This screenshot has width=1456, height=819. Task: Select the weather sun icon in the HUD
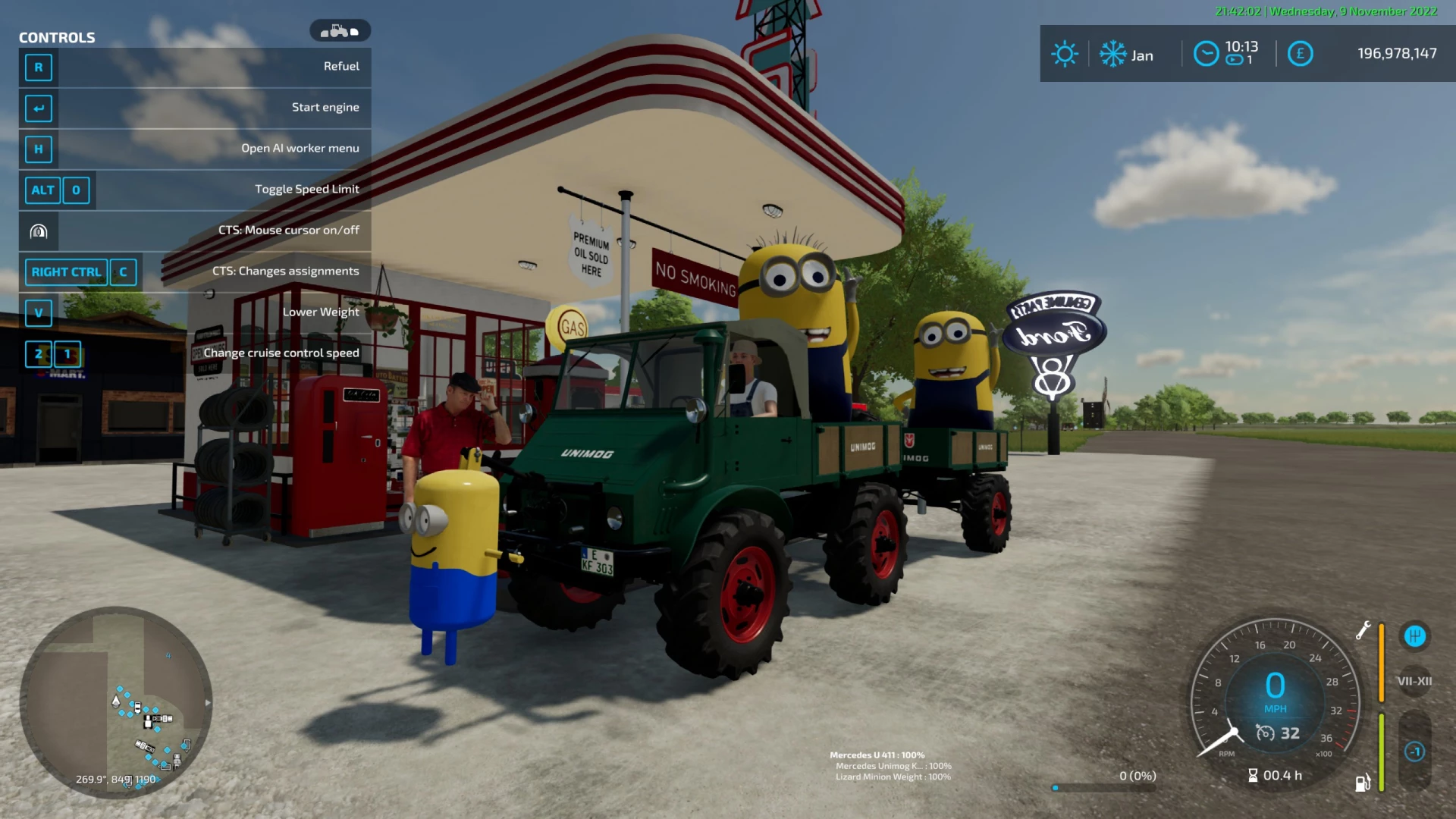(x=1065, y=54)
